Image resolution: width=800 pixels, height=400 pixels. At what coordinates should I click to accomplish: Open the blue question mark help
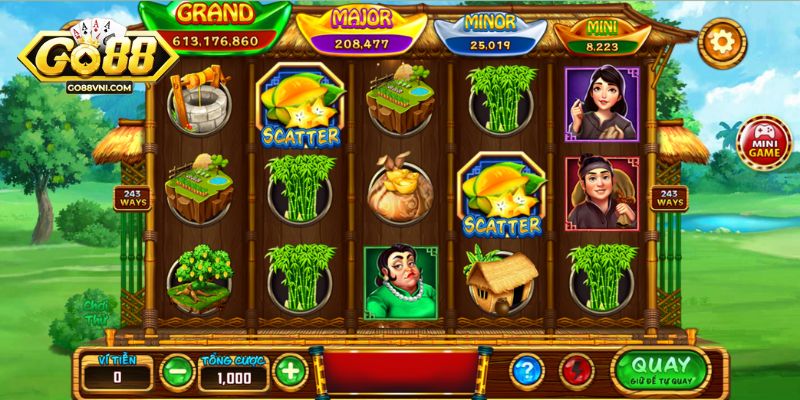pyautogui.click(x=527, y=371)
